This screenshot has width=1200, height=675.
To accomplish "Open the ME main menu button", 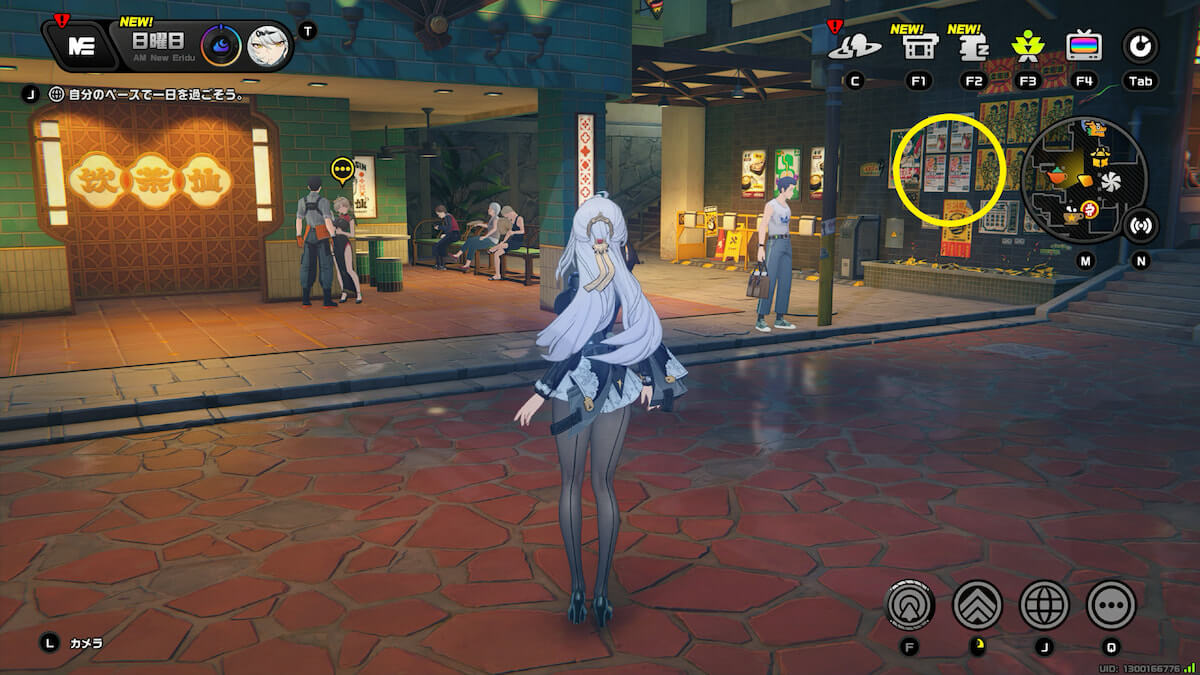I will [82, 47].
